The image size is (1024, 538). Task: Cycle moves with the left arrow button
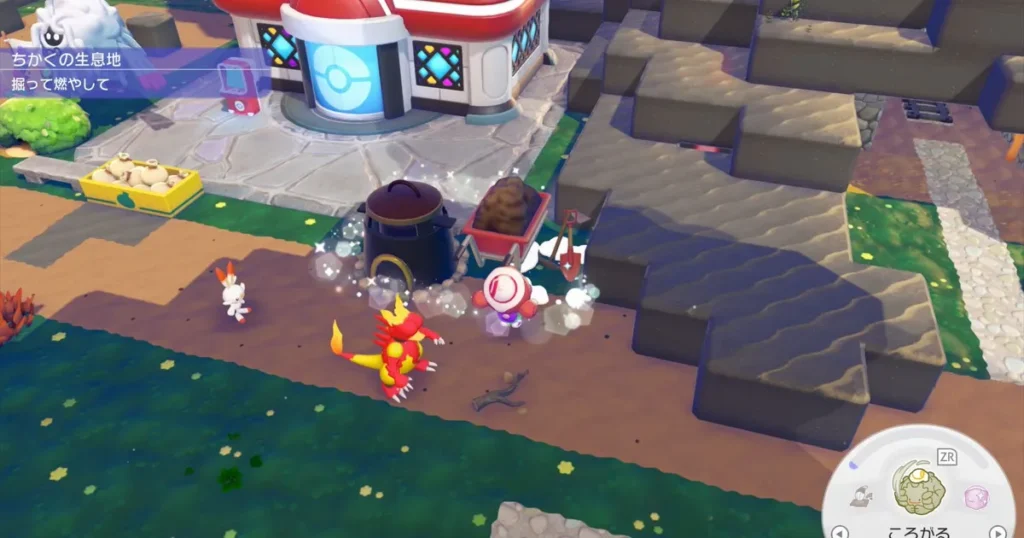click(840, 531)
